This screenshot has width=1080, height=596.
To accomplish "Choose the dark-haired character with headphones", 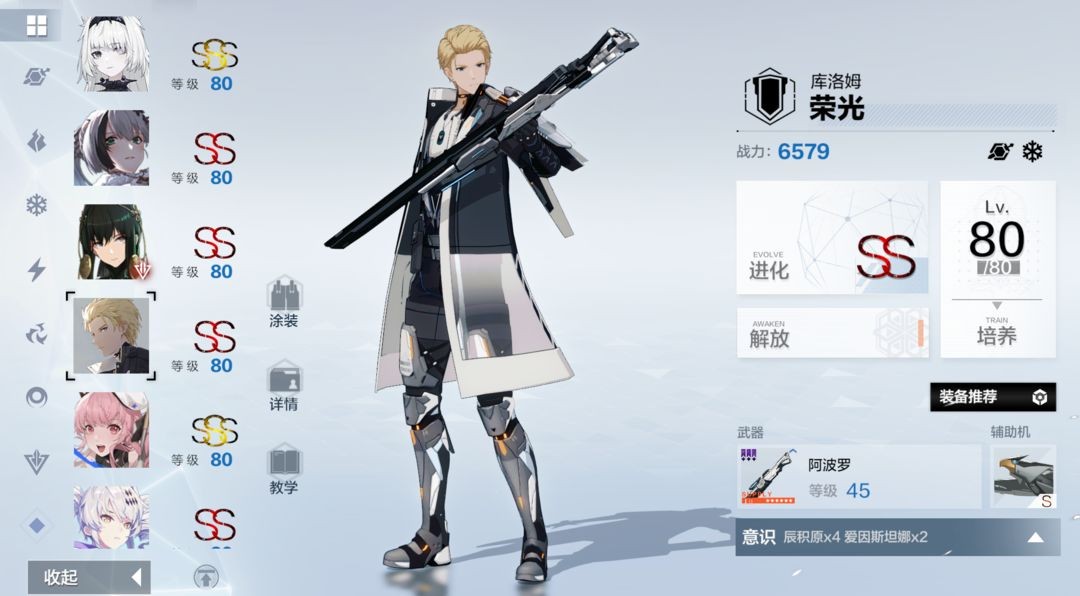I will (x=112, y=241).
